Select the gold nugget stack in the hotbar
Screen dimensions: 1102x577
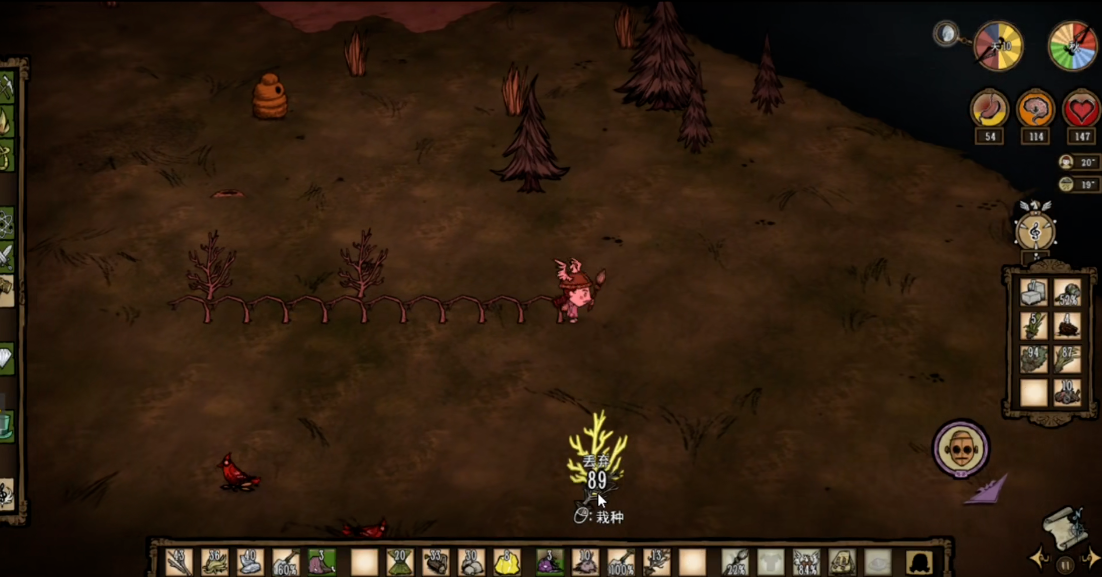(506, 561)
